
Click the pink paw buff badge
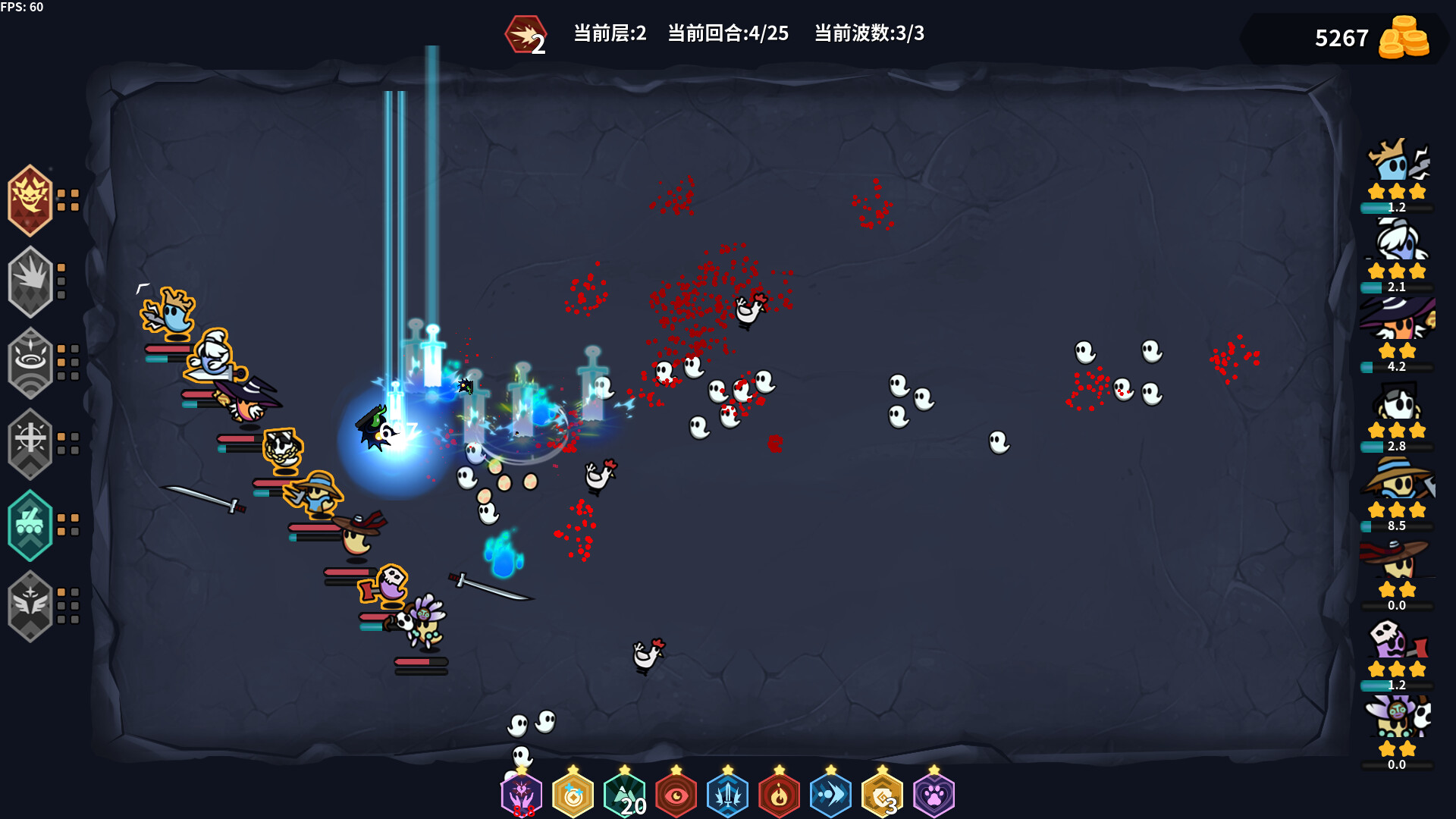(932, 795)
